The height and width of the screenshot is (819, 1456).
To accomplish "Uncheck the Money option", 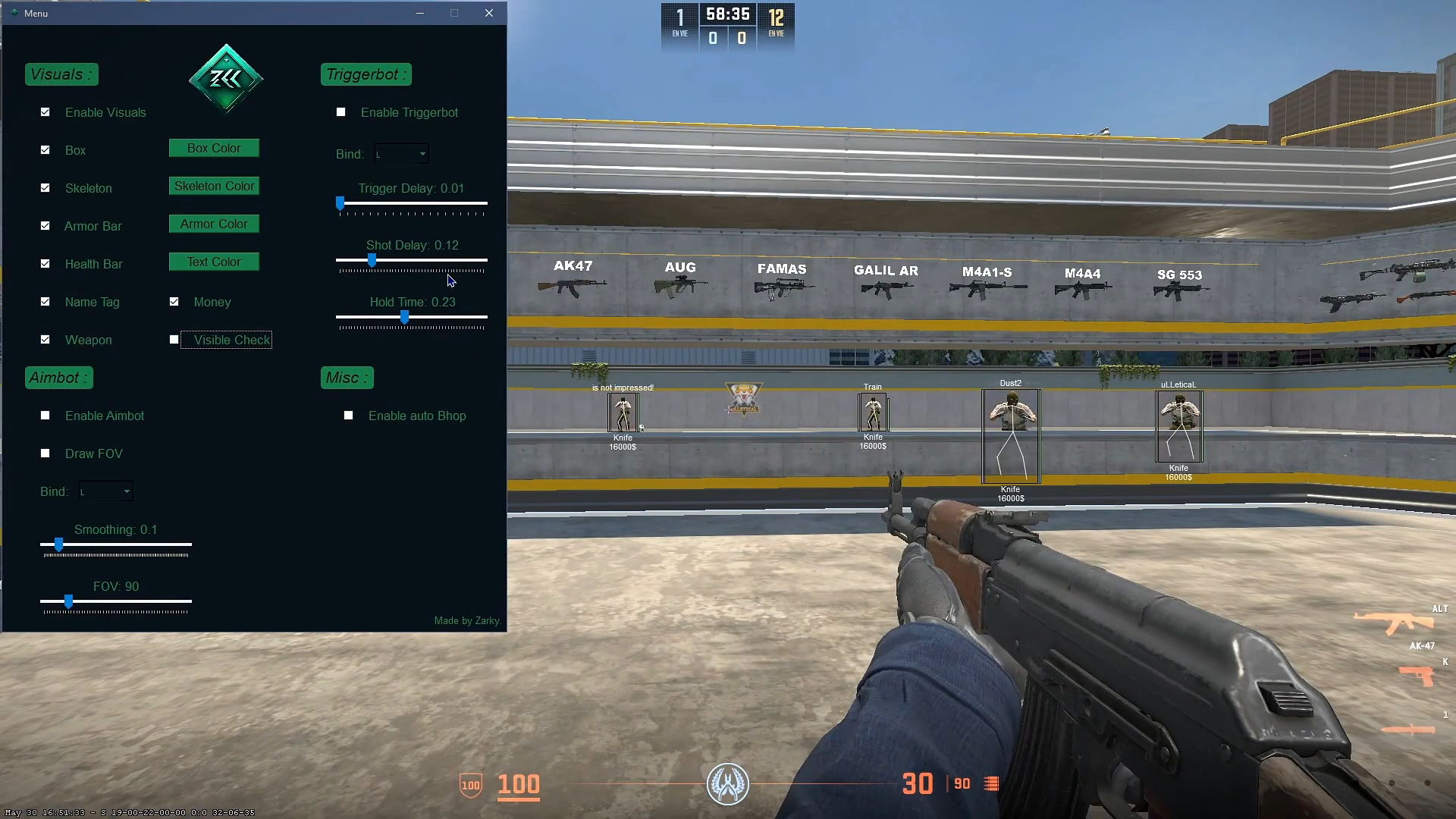I will pyautogui.click(x=174, y=301).
